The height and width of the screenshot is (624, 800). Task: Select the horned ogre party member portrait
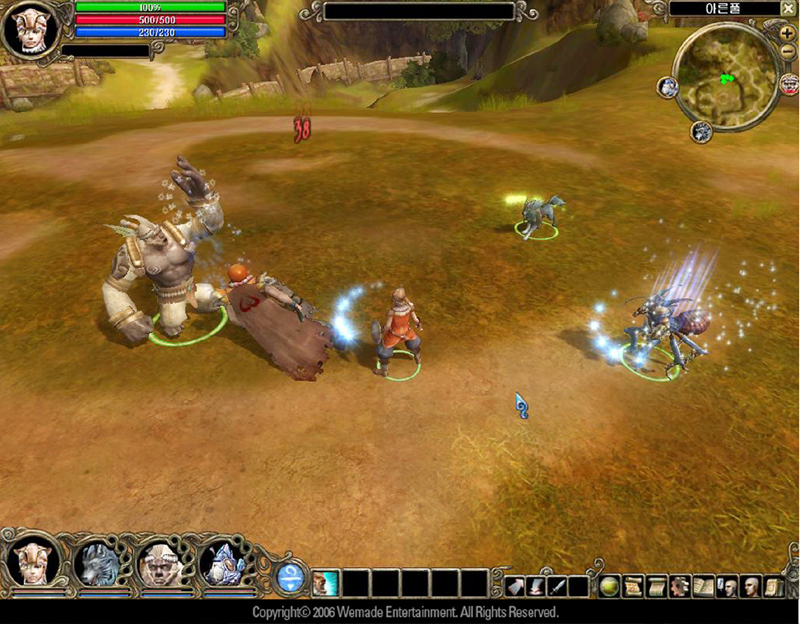click(160, 564)
